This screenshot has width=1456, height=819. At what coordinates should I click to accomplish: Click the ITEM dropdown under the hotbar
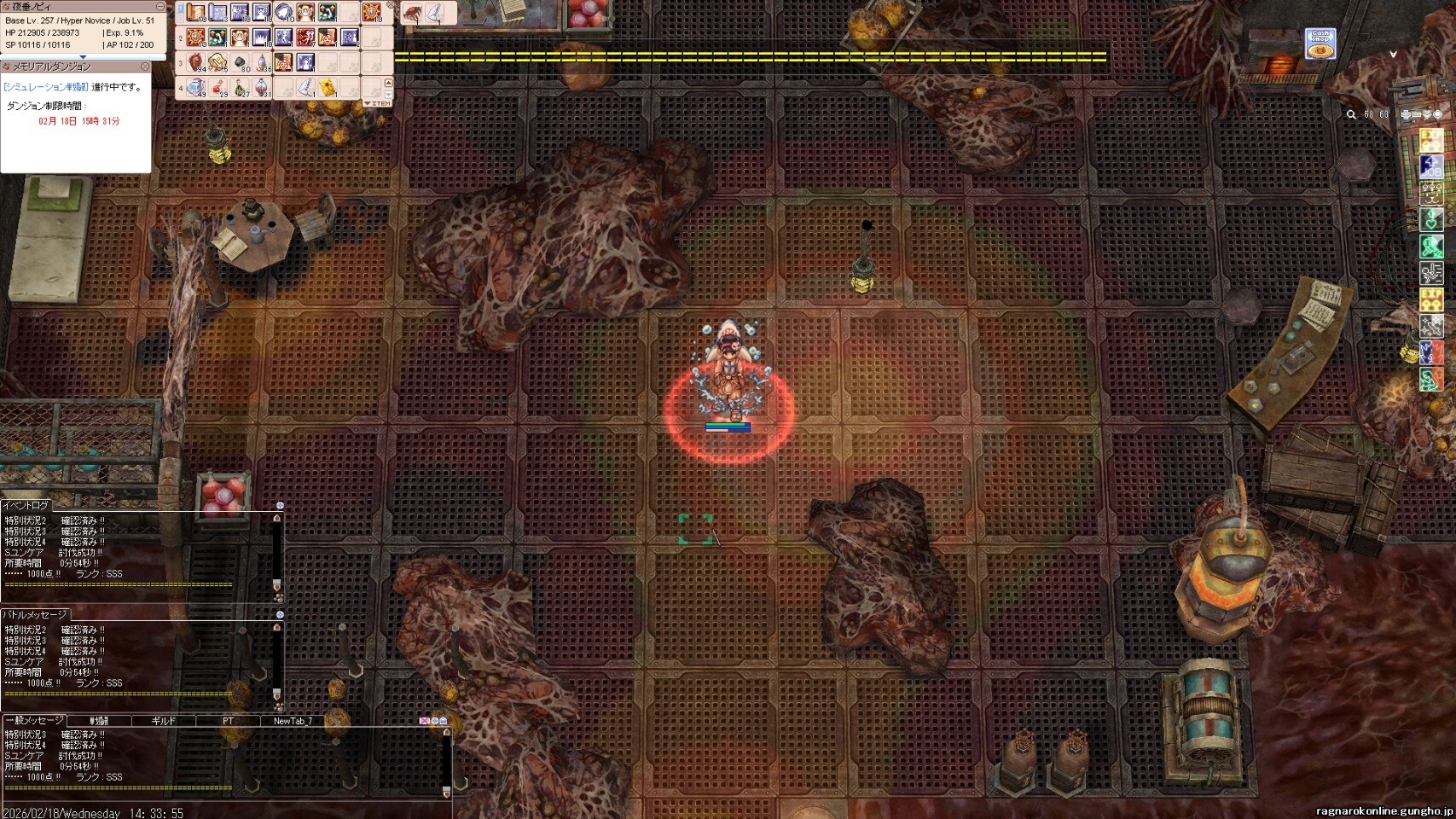(377, 103)
